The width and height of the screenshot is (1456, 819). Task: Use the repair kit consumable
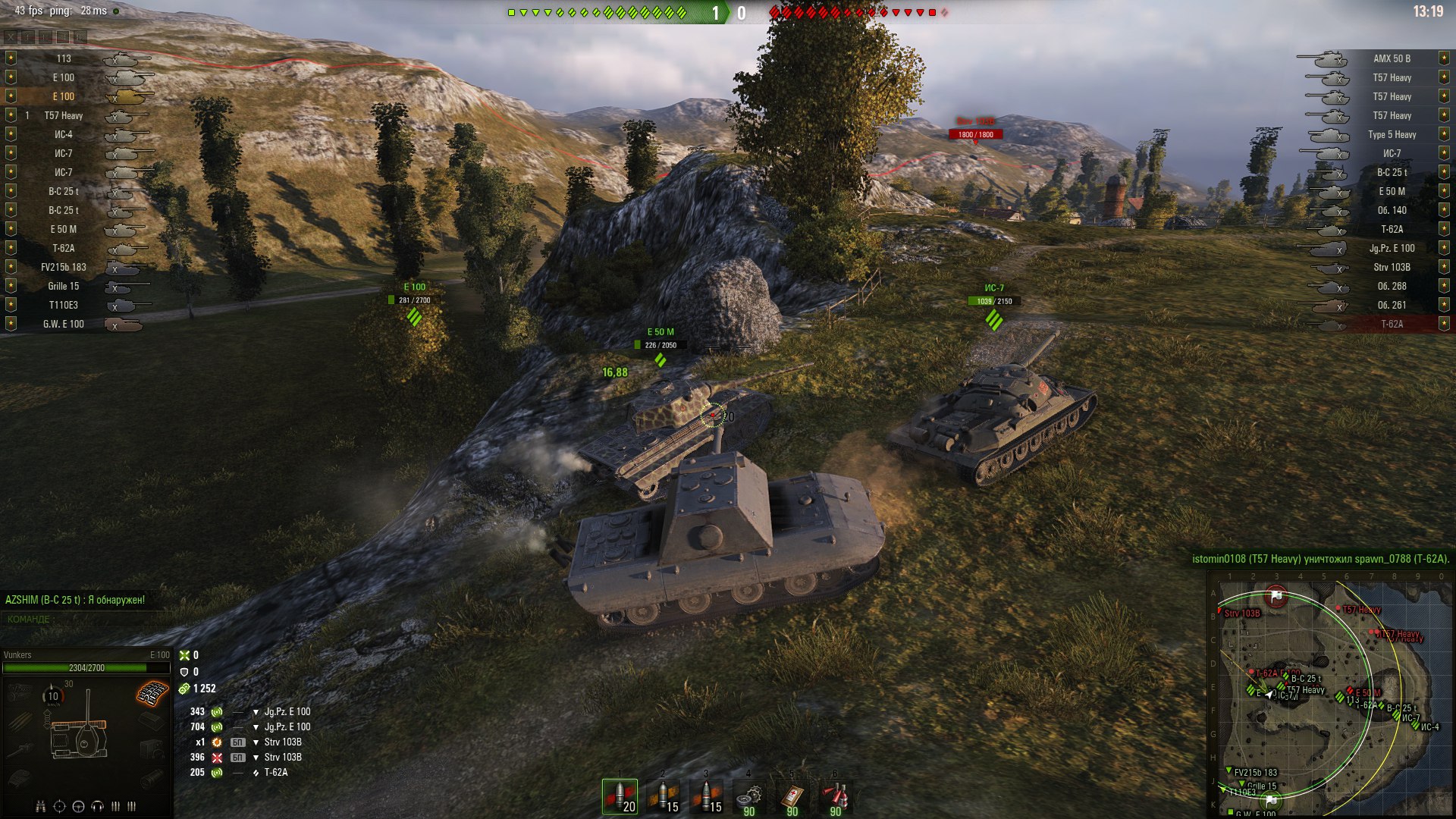(749, 796)
